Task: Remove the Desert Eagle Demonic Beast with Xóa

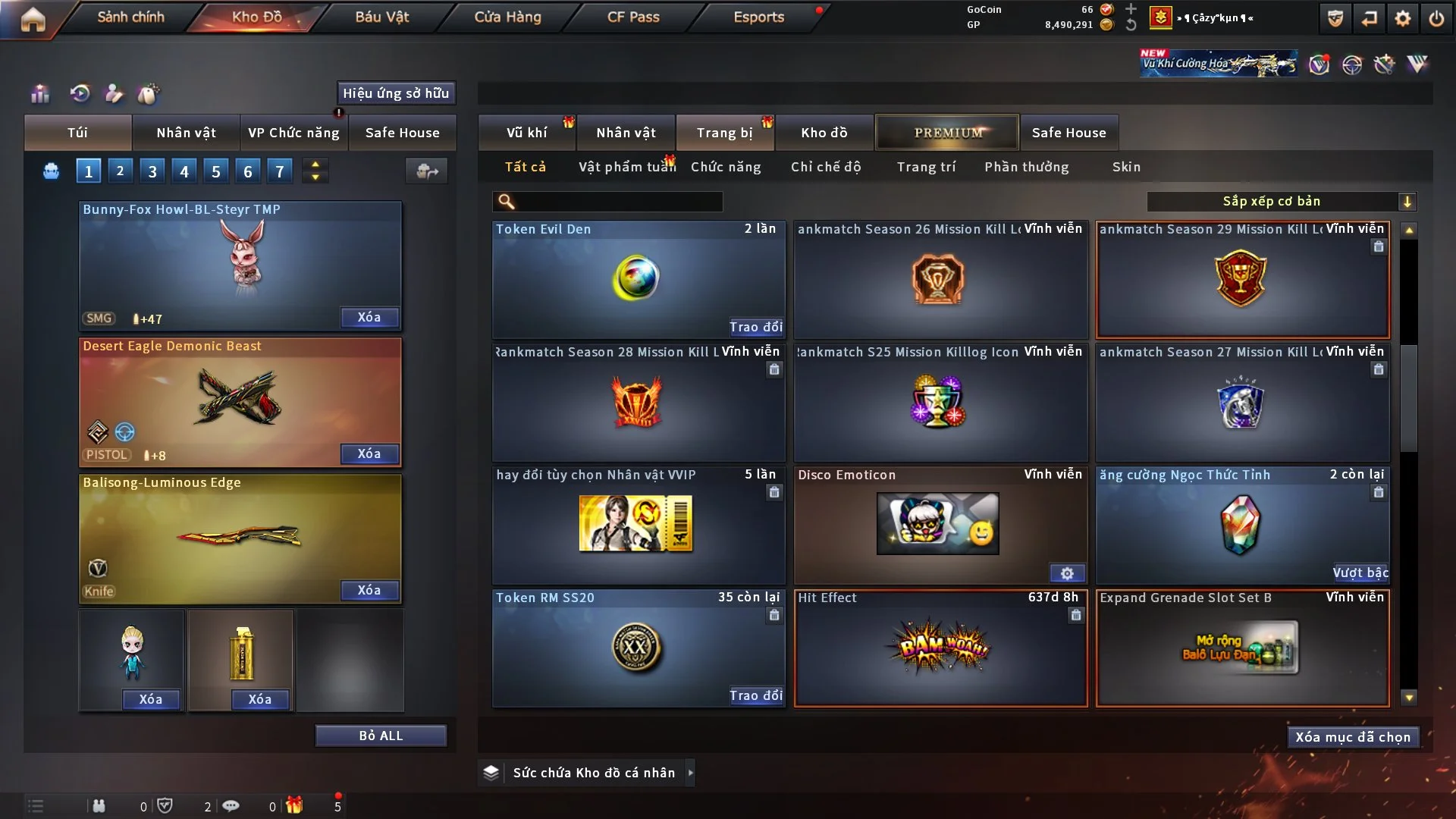Action: click(x=369, y=453)
